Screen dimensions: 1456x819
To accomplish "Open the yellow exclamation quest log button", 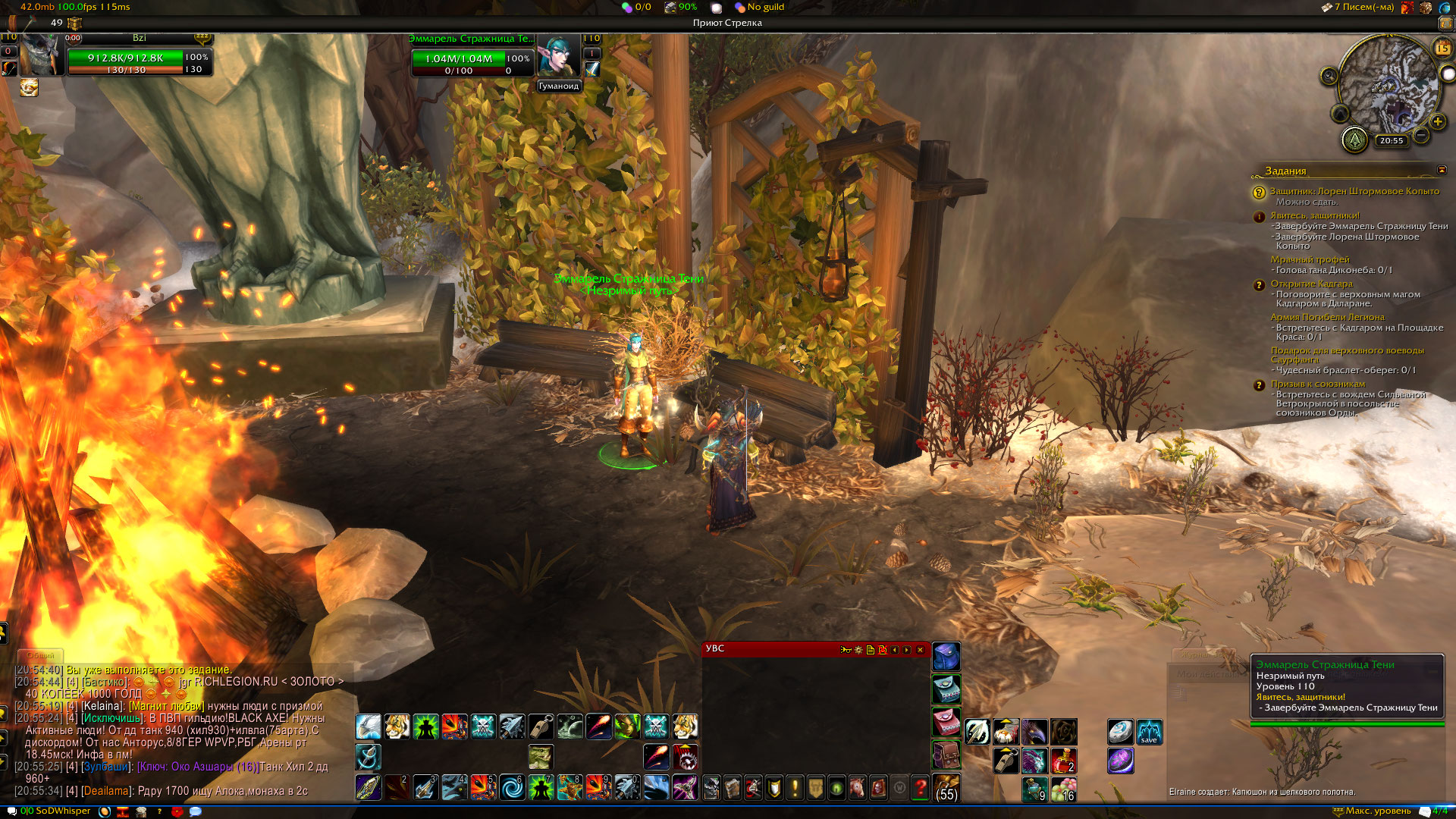I will click(795, 788).
